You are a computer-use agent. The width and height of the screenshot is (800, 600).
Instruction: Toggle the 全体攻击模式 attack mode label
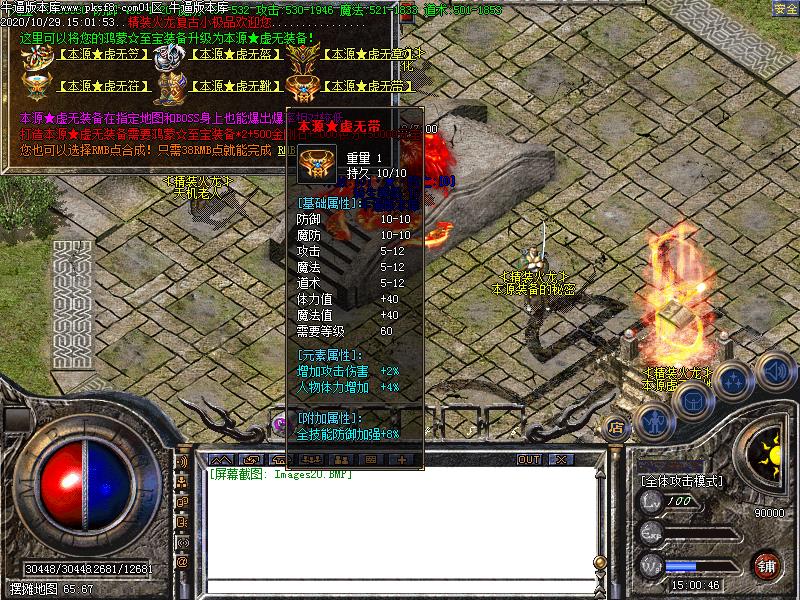coord(681,481)
